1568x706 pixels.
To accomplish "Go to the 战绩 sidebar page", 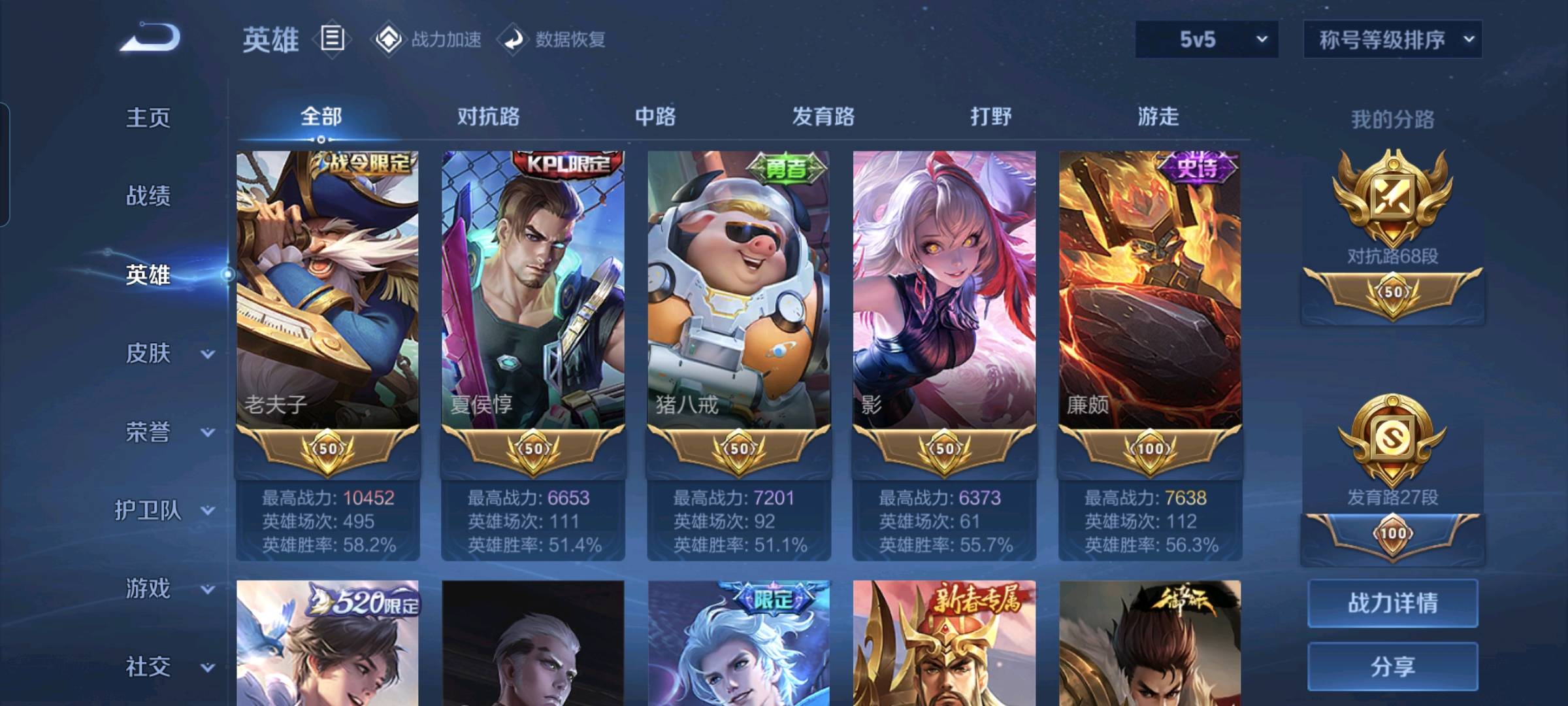I will pos(148,195).
